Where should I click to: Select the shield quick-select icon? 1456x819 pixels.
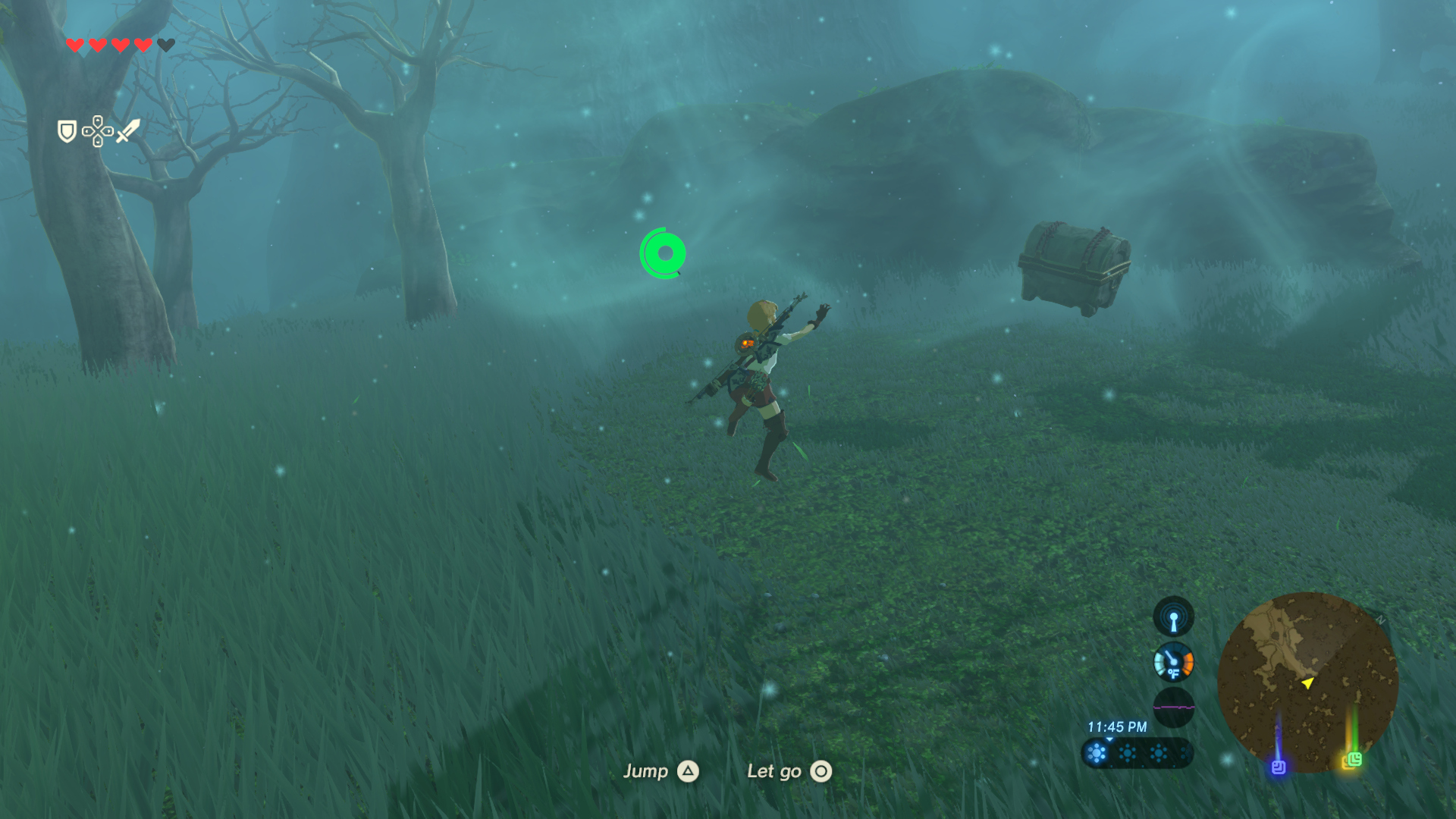click(x=67, y=131)
